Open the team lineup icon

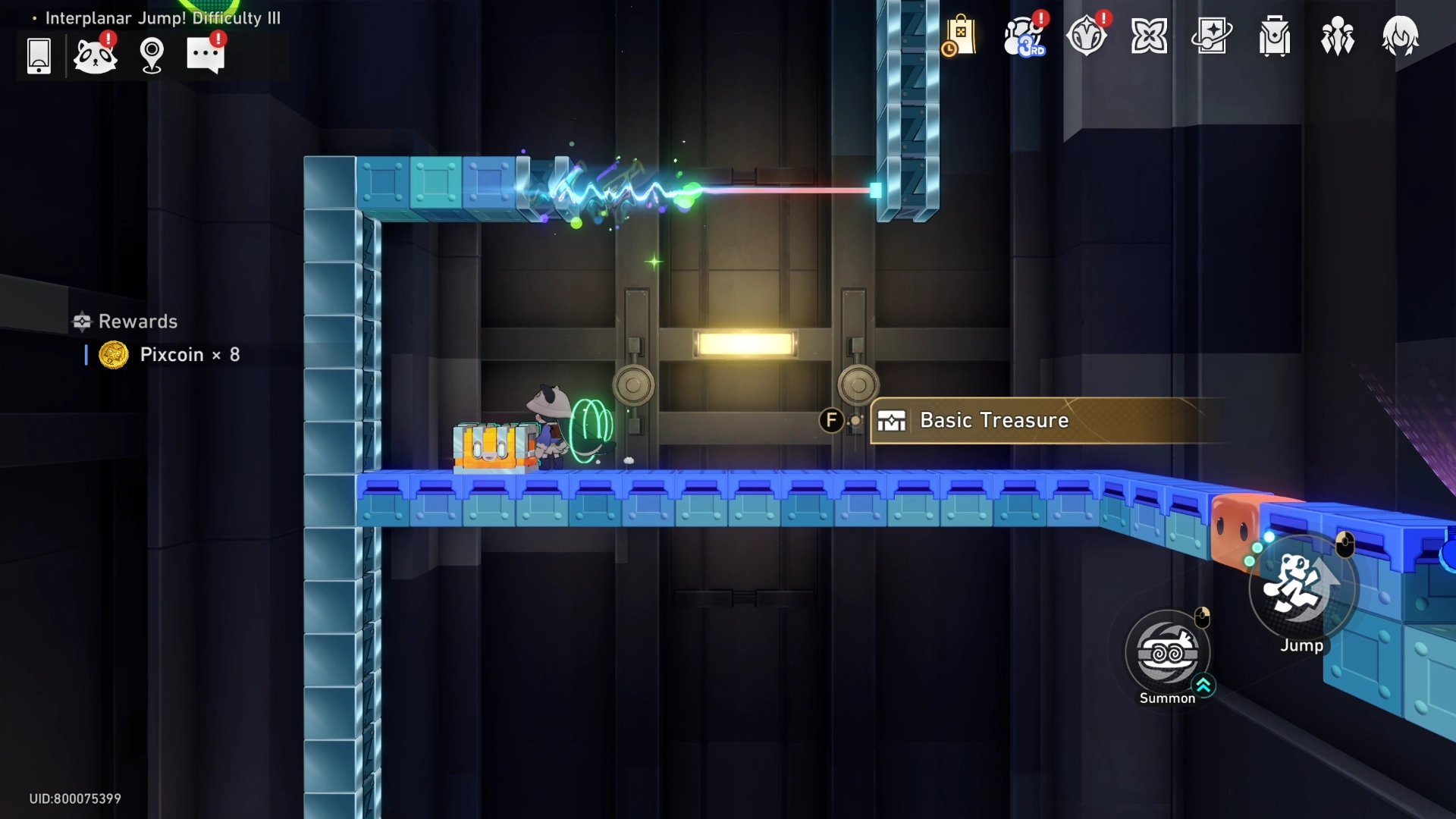tap(1337, 36)
